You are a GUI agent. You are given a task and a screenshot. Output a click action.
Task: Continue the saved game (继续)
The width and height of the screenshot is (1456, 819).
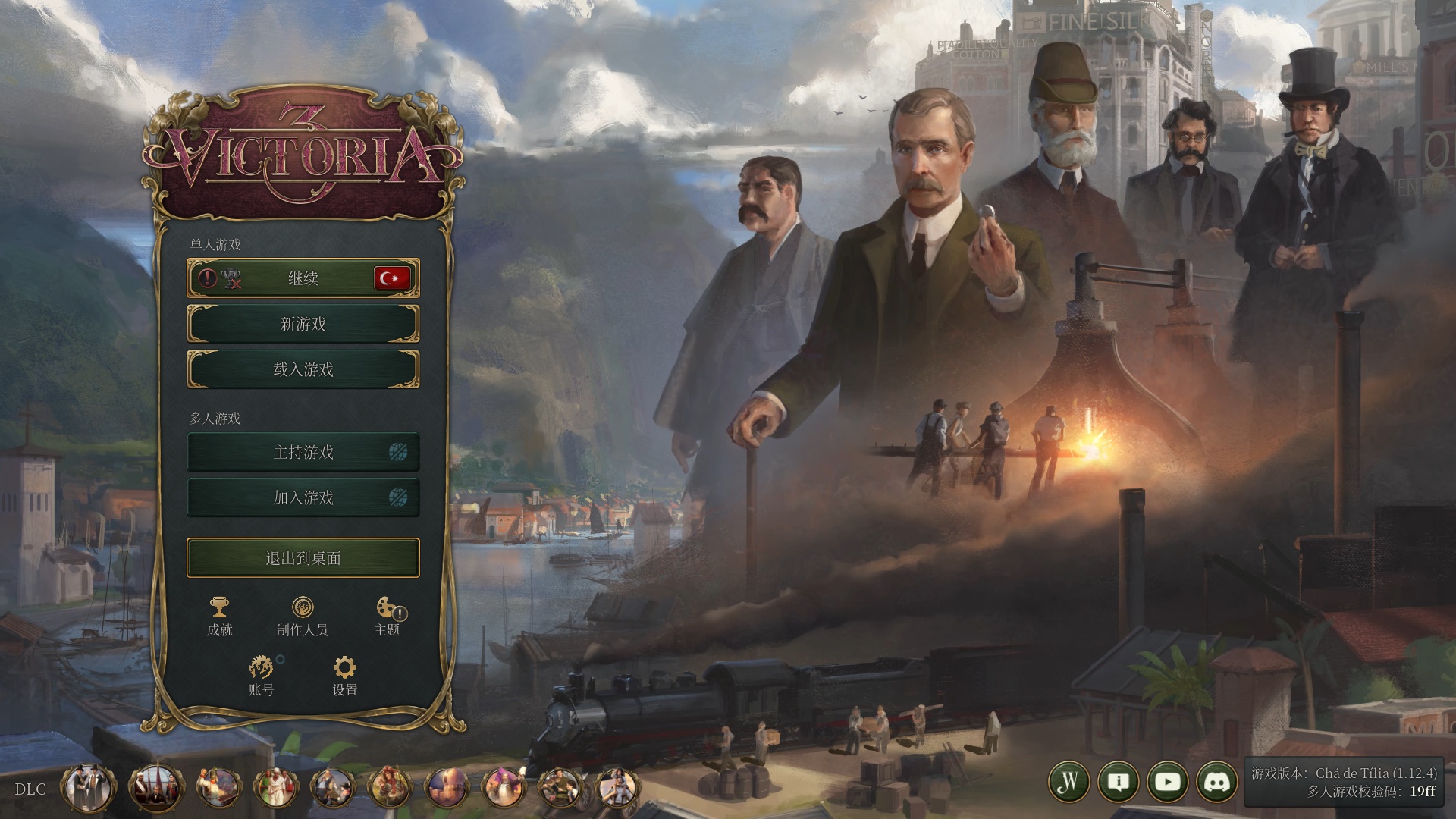point(303,278)
